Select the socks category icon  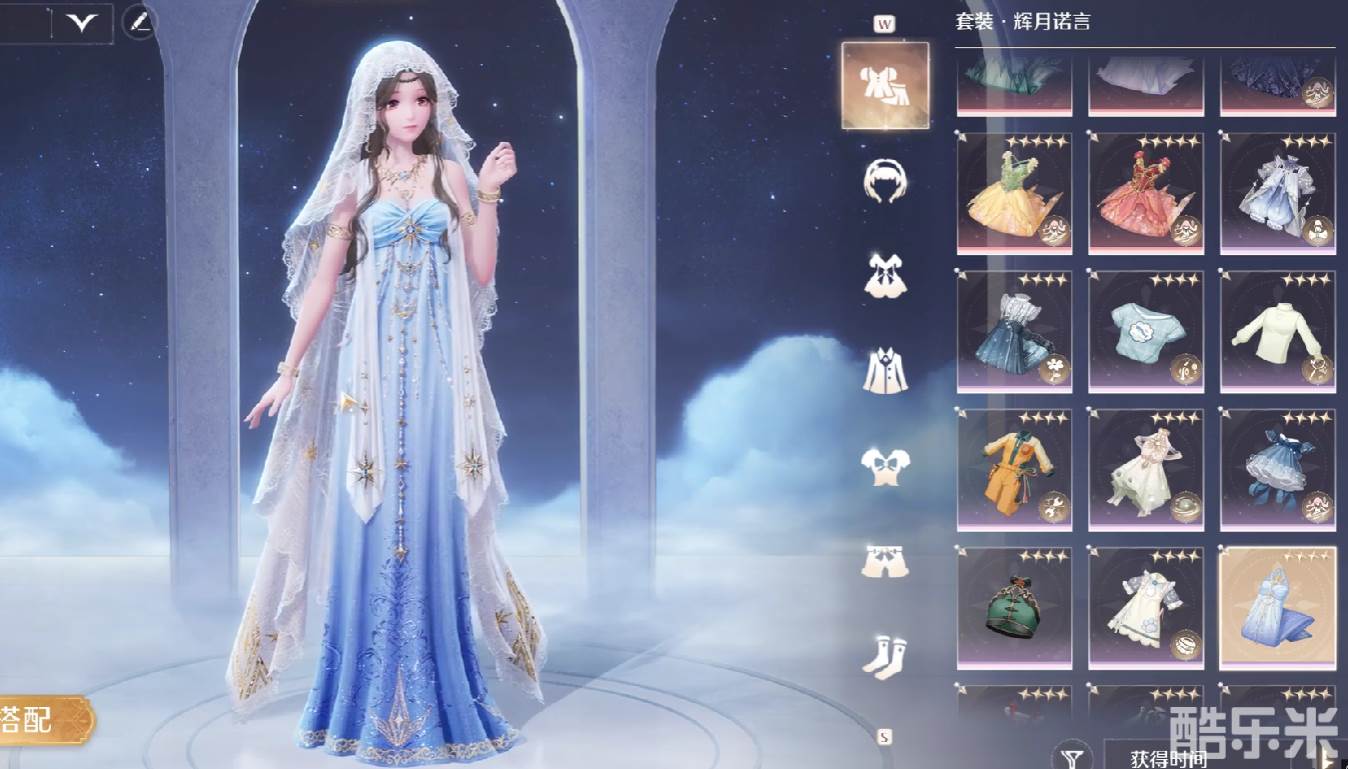(884, 657)
